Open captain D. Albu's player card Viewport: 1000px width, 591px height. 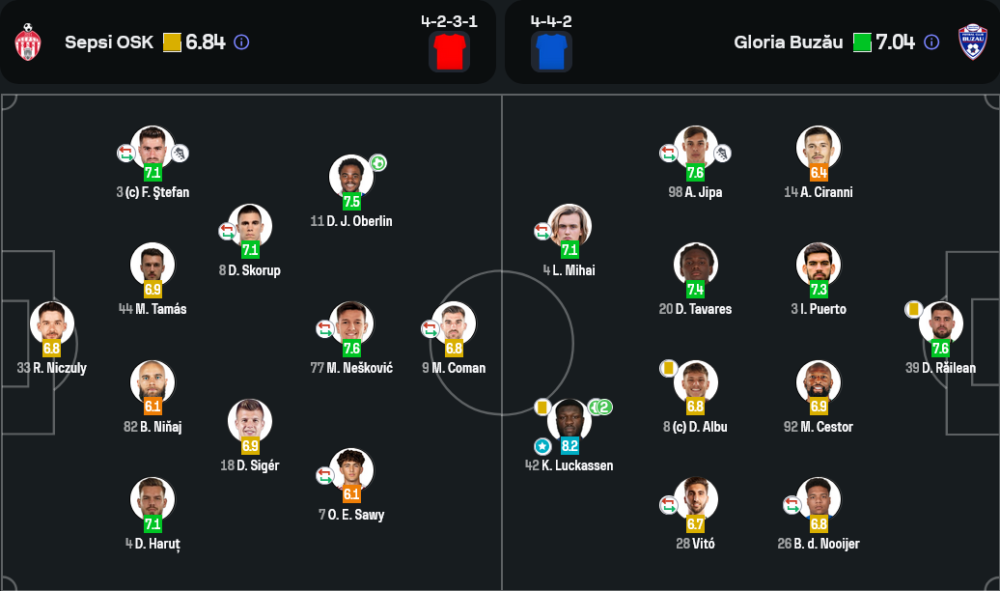tap(695, 382)
